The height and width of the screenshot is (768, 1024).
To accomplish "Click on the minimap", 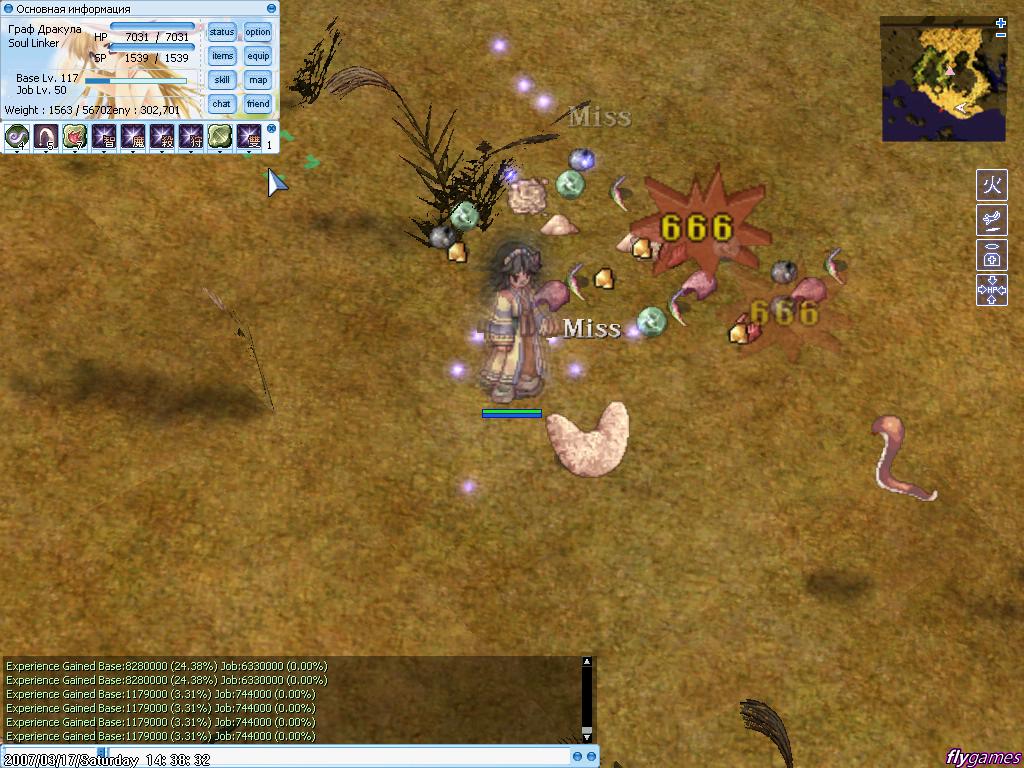I will (x=942, y=78).
